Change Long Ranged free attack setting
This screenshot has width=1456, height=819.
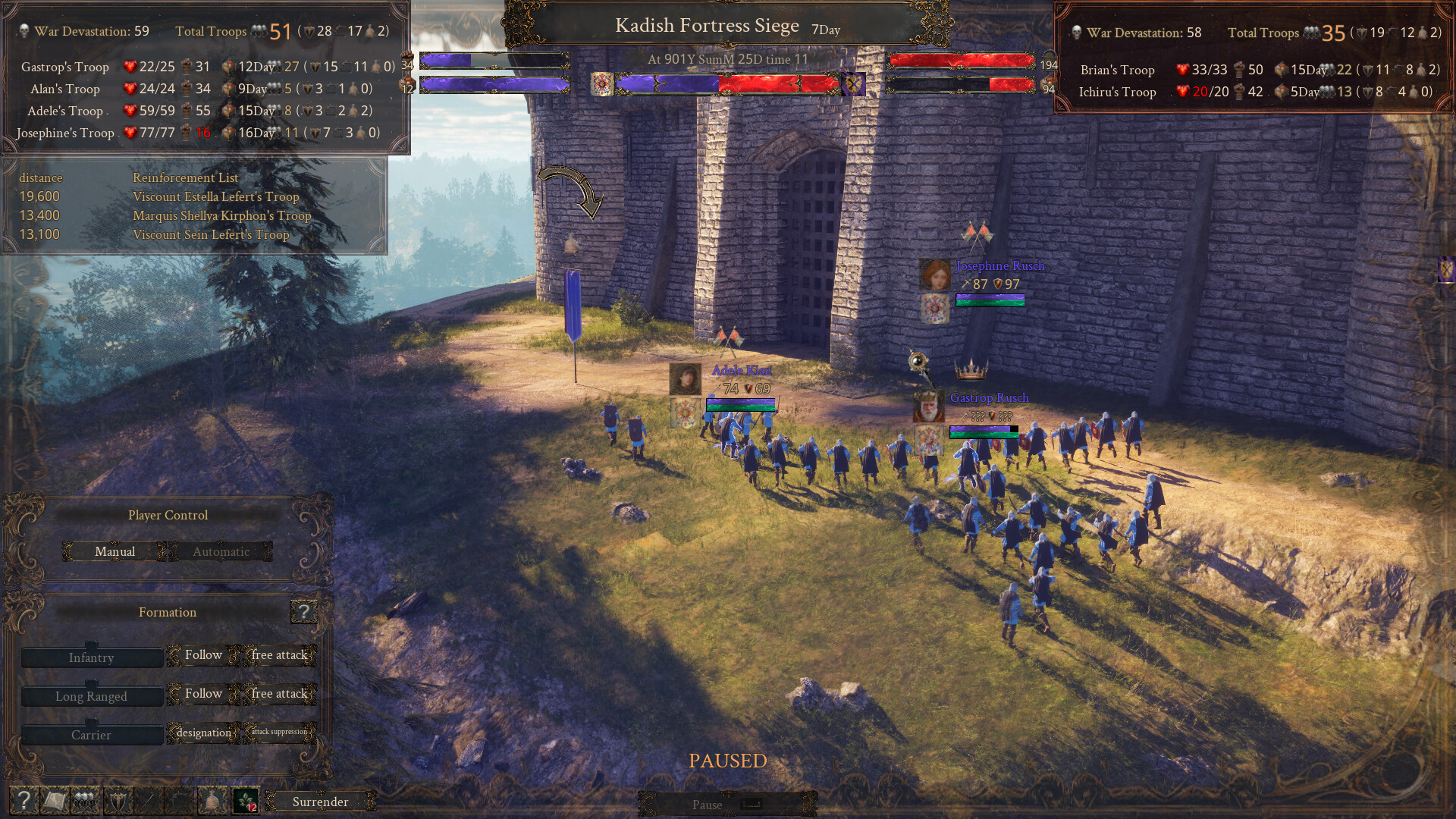280,693
